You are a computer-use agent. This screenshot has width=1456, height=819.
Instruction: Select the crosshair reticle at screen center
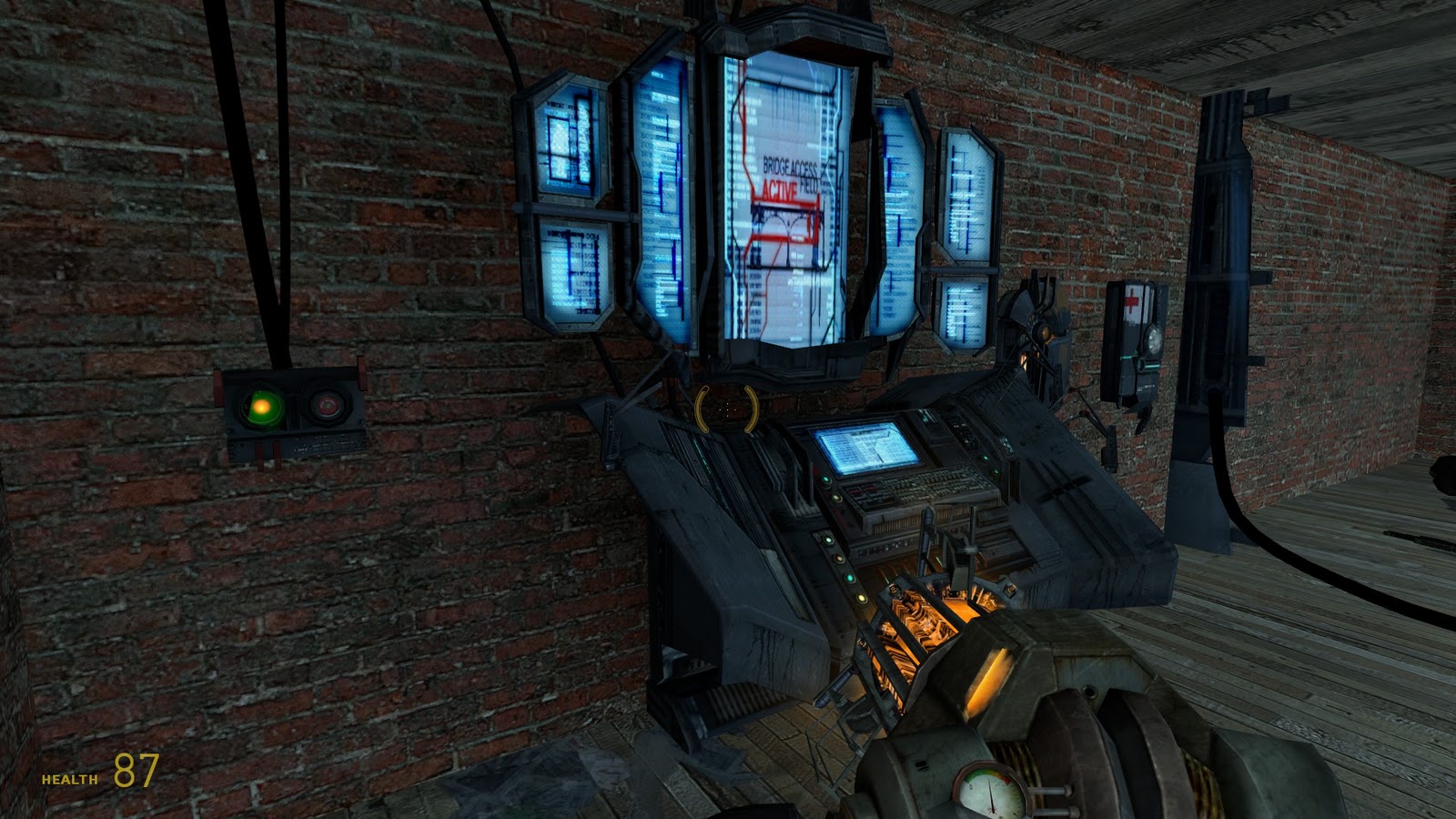(x=728, y=409)
